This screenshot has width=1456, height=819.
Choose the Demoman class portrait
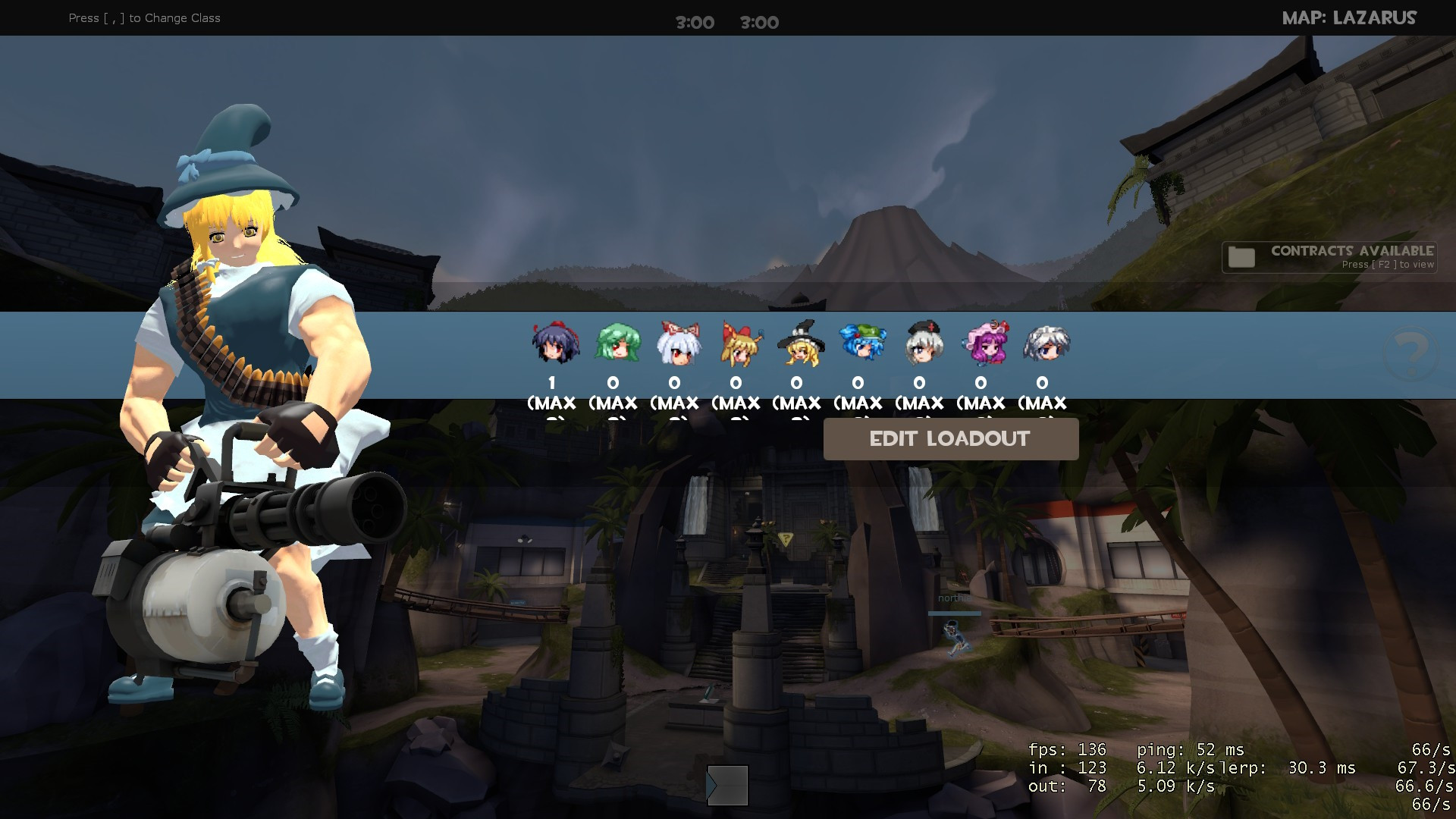(740, 346)
